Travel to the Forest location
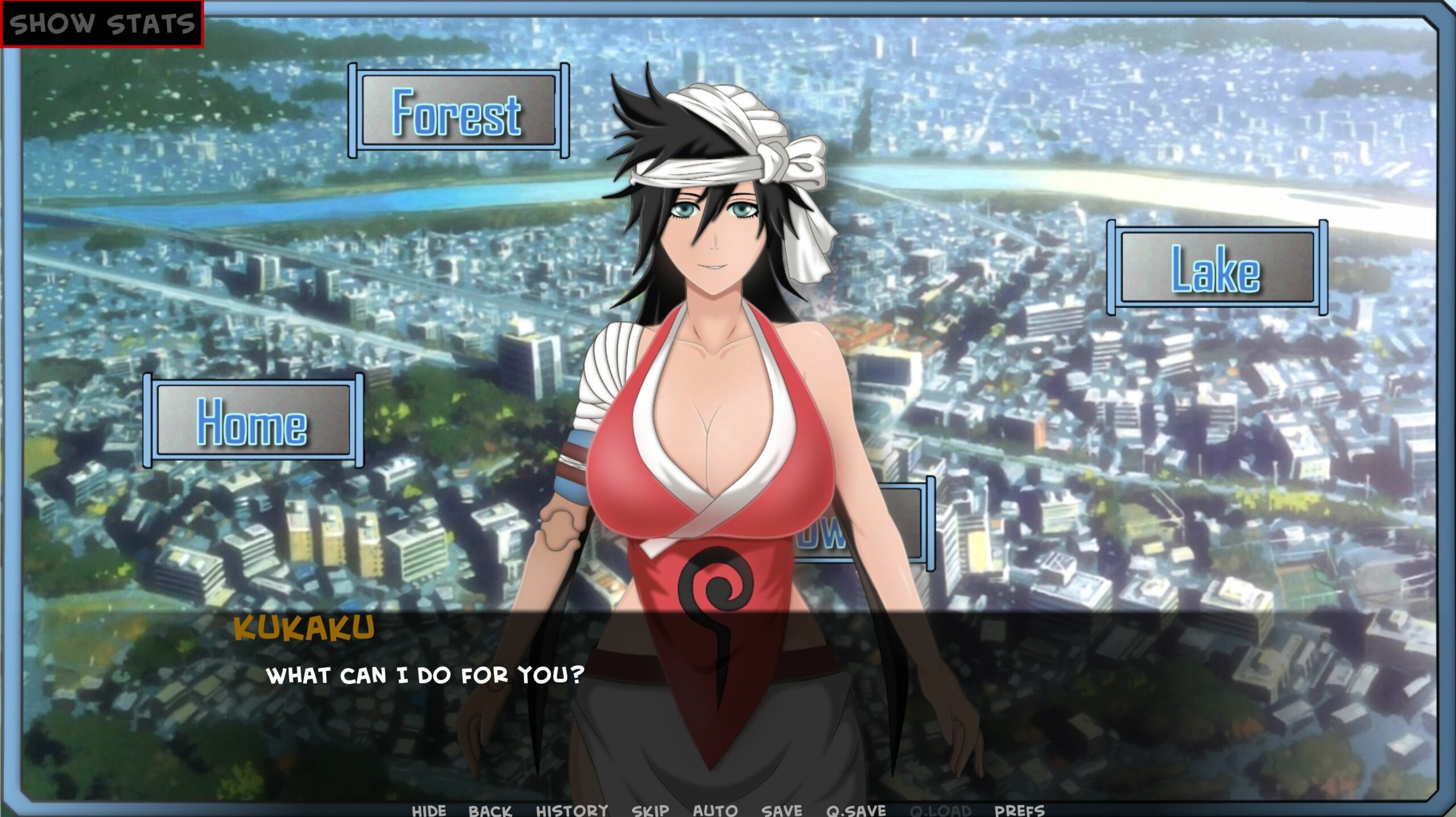The width and height of the screenshot is (1456, 817). click(458, 111)
